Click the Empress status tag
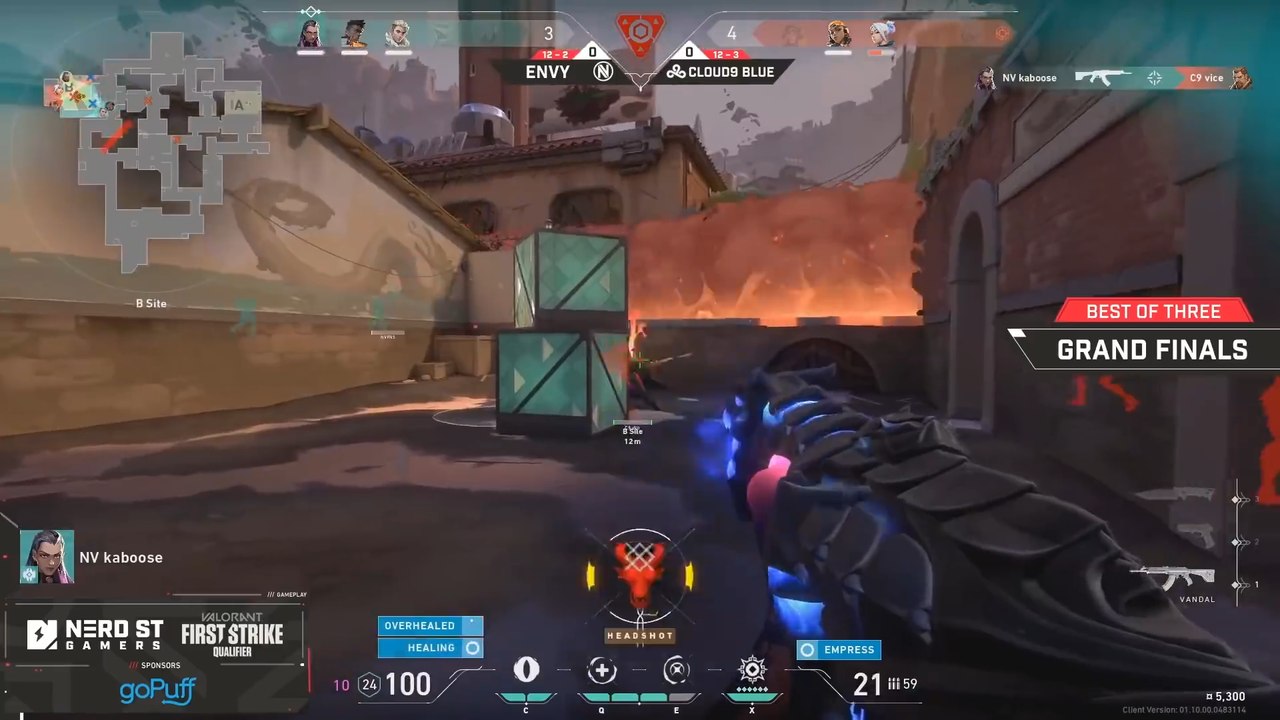 pos(838,650)
